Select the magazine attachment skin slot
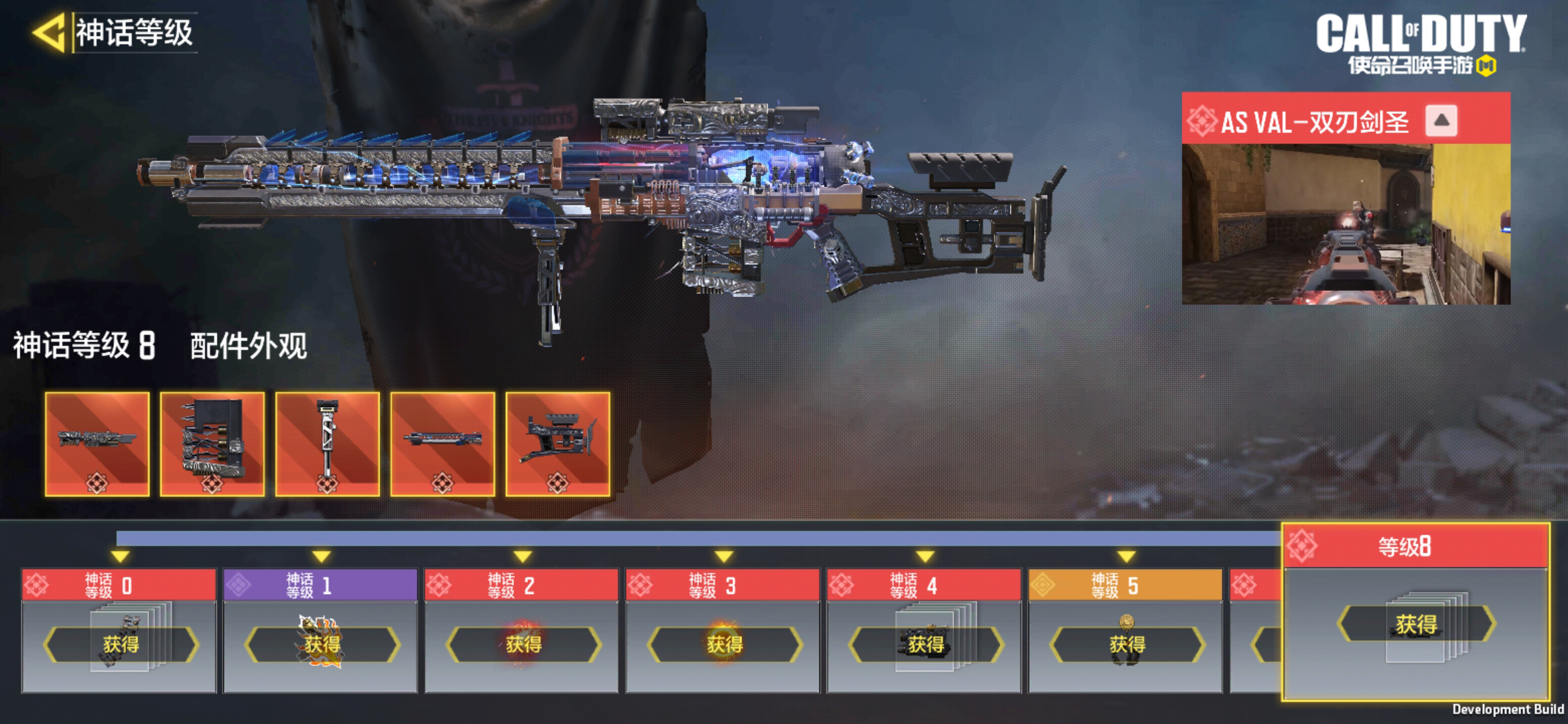Screen dimensions: 1568x724 point(212,444)
